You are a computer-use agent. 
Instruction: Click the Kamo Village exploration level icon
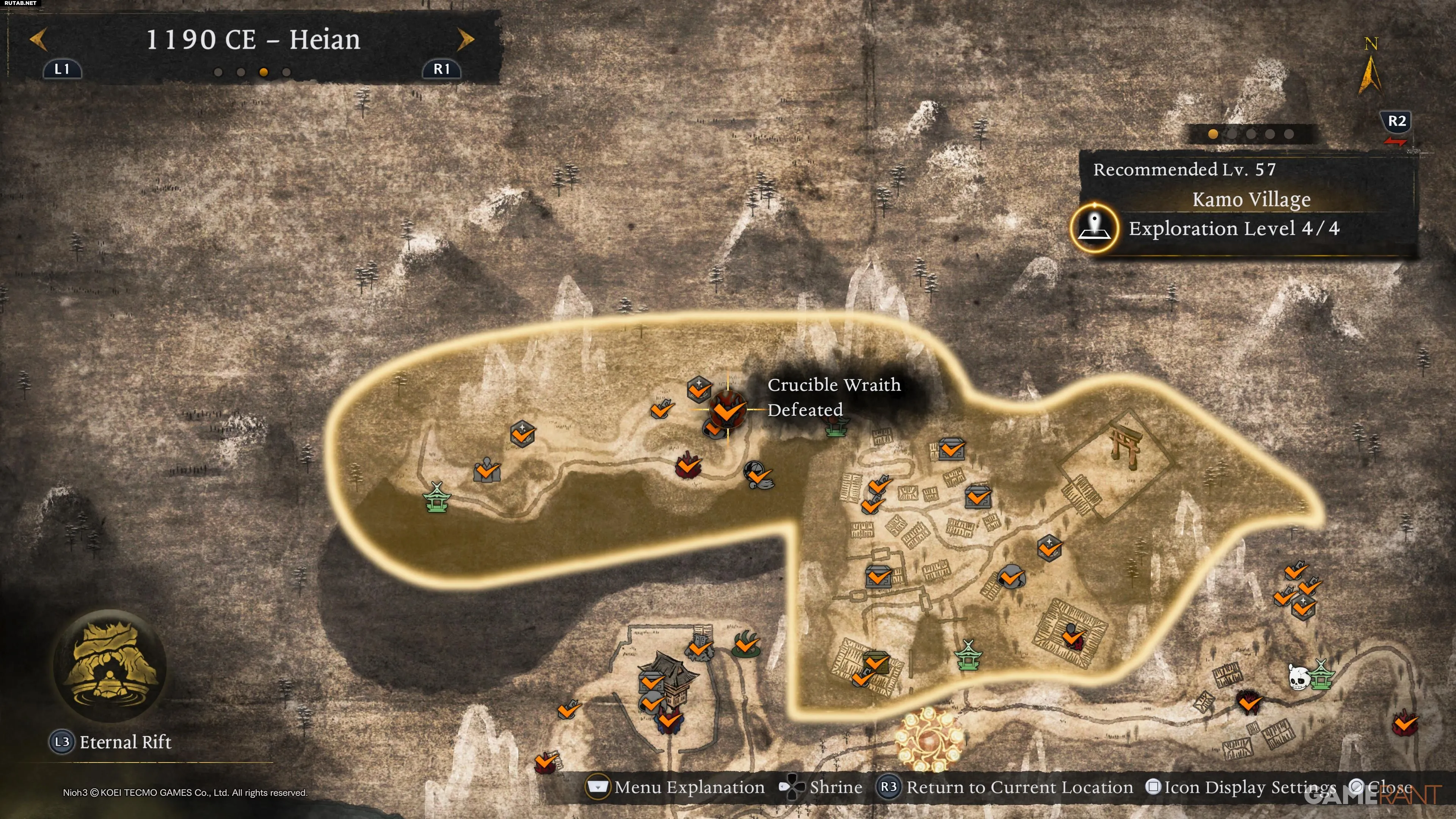(x=1094, y=228)
